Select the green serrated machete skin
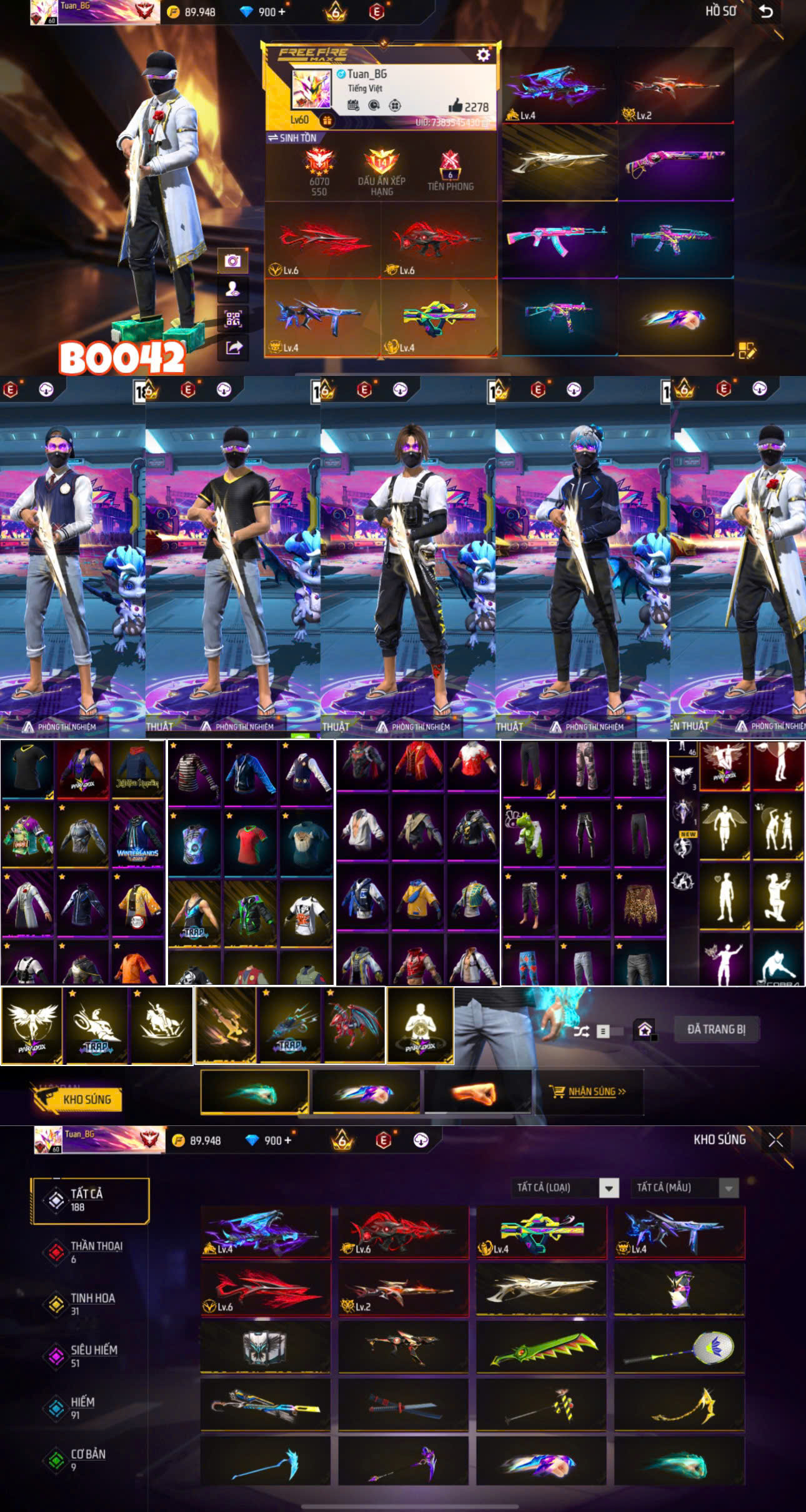This screenshot has width=806, height=1512. click(541, 1348)
